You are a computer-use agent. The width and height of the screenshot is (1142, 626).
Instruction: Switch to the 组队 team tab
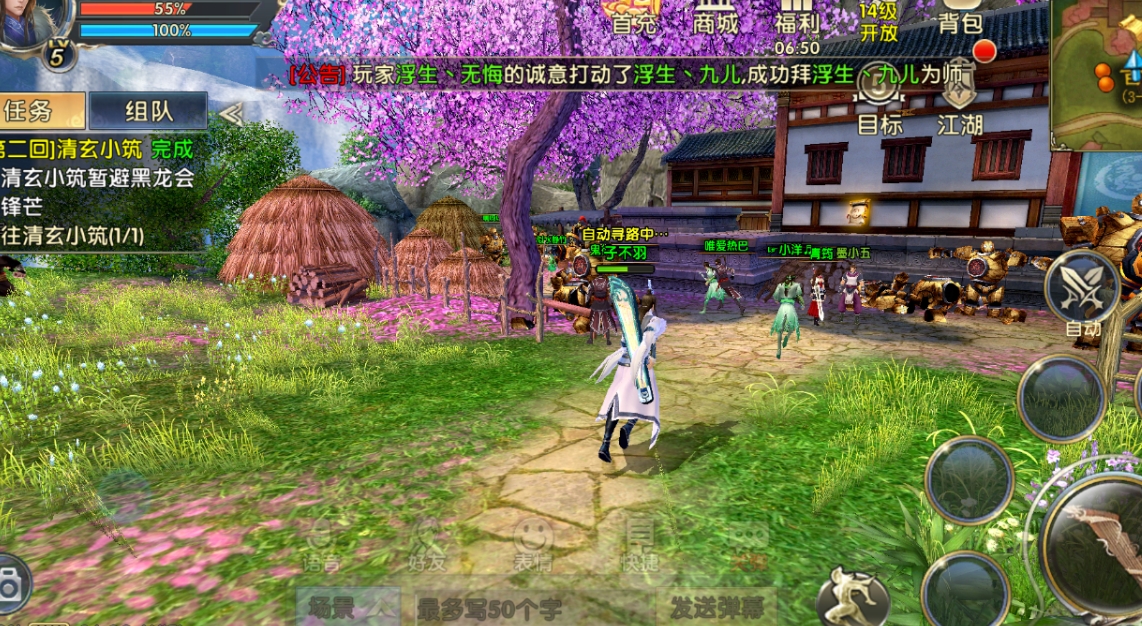148,111
